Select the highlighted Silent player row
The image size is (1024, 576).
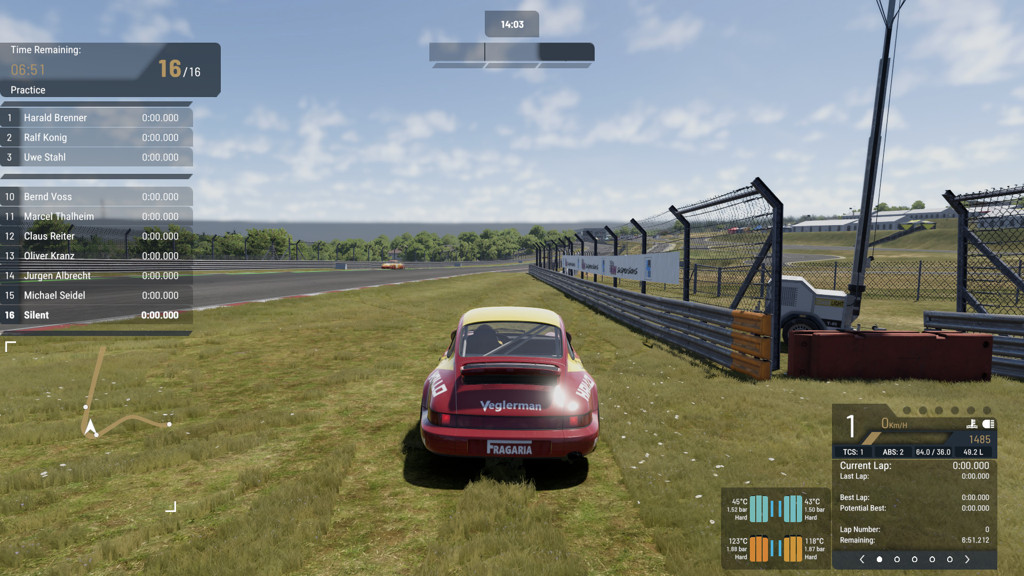click(96, 315)
